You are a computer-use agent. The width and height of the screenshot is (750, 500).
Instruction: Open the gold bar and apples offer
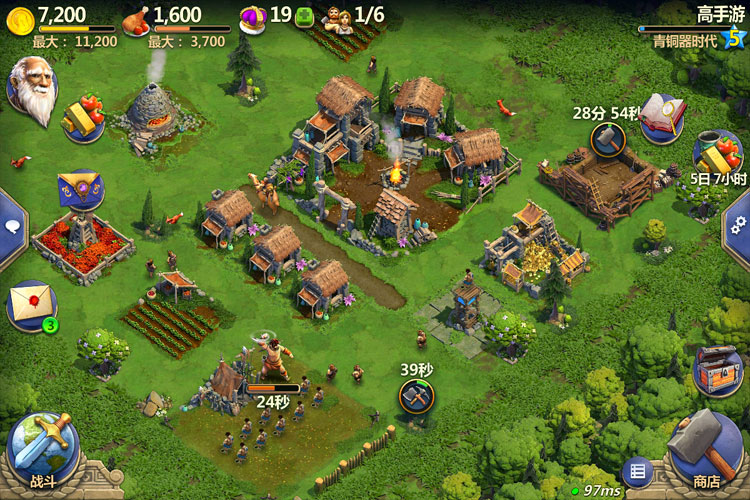[x=83, y=118]
